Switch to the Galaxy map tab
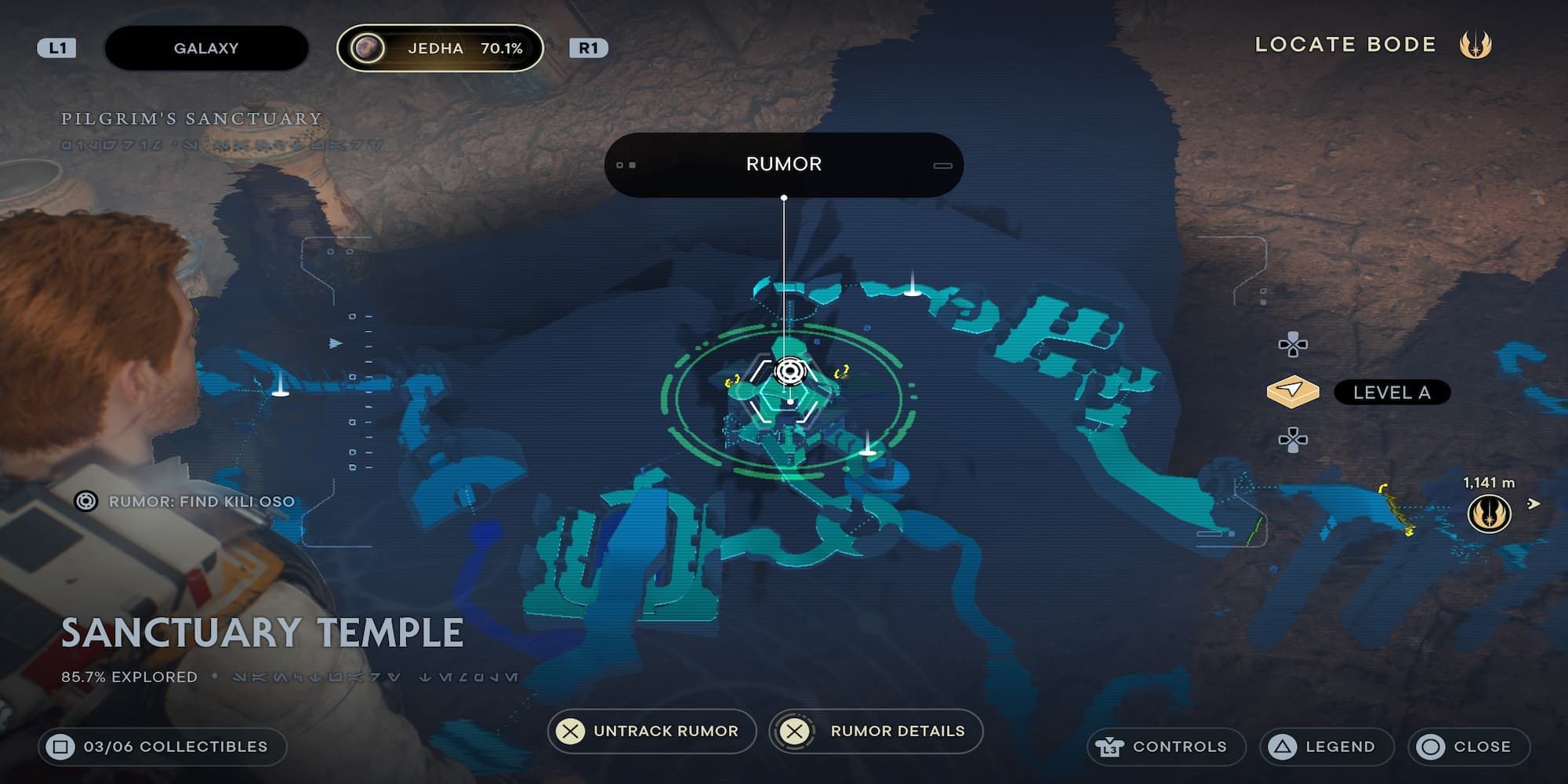Image resolution: width=1568 pixels, height=784 pixels. point(205,48)
